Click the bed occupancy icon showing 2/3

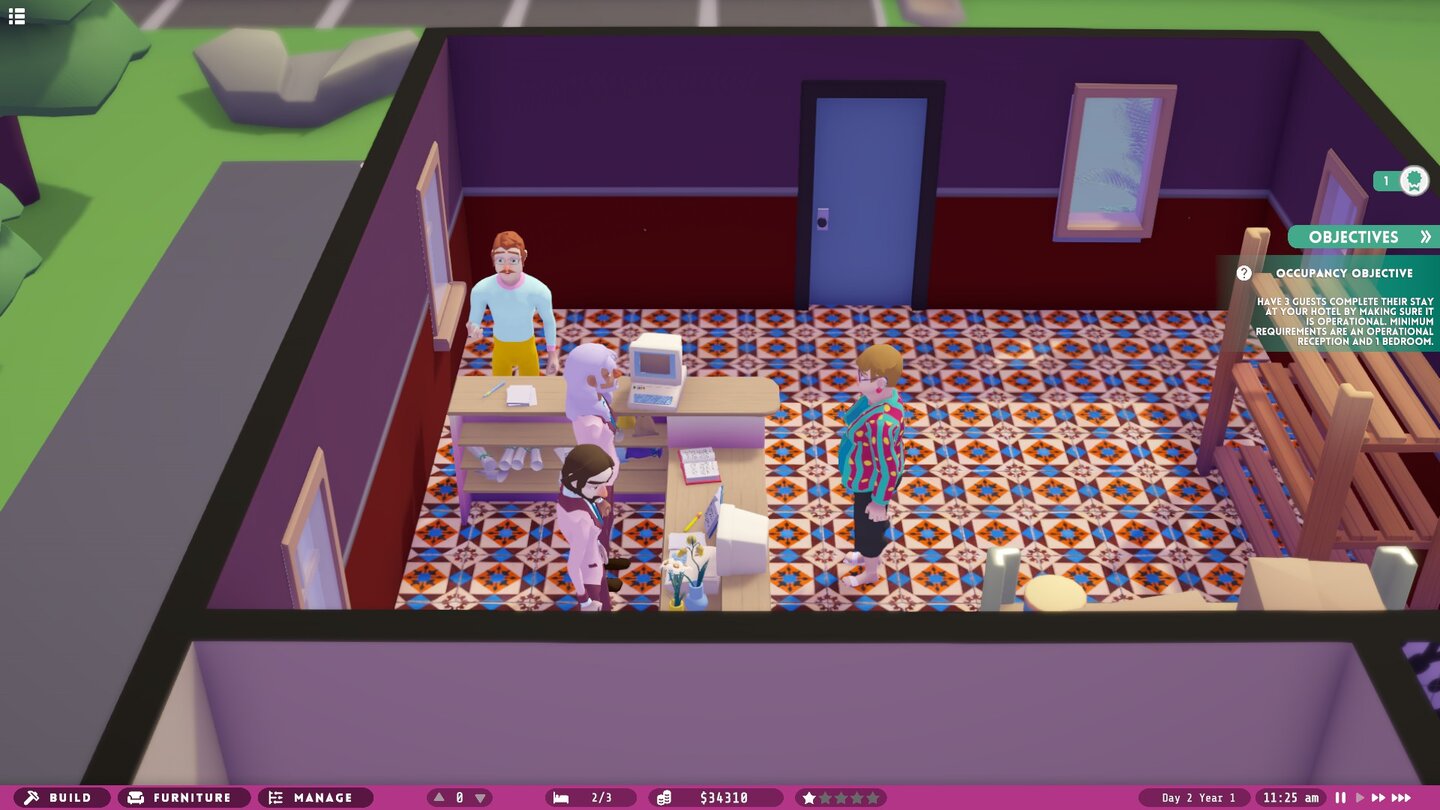point(578,797)
